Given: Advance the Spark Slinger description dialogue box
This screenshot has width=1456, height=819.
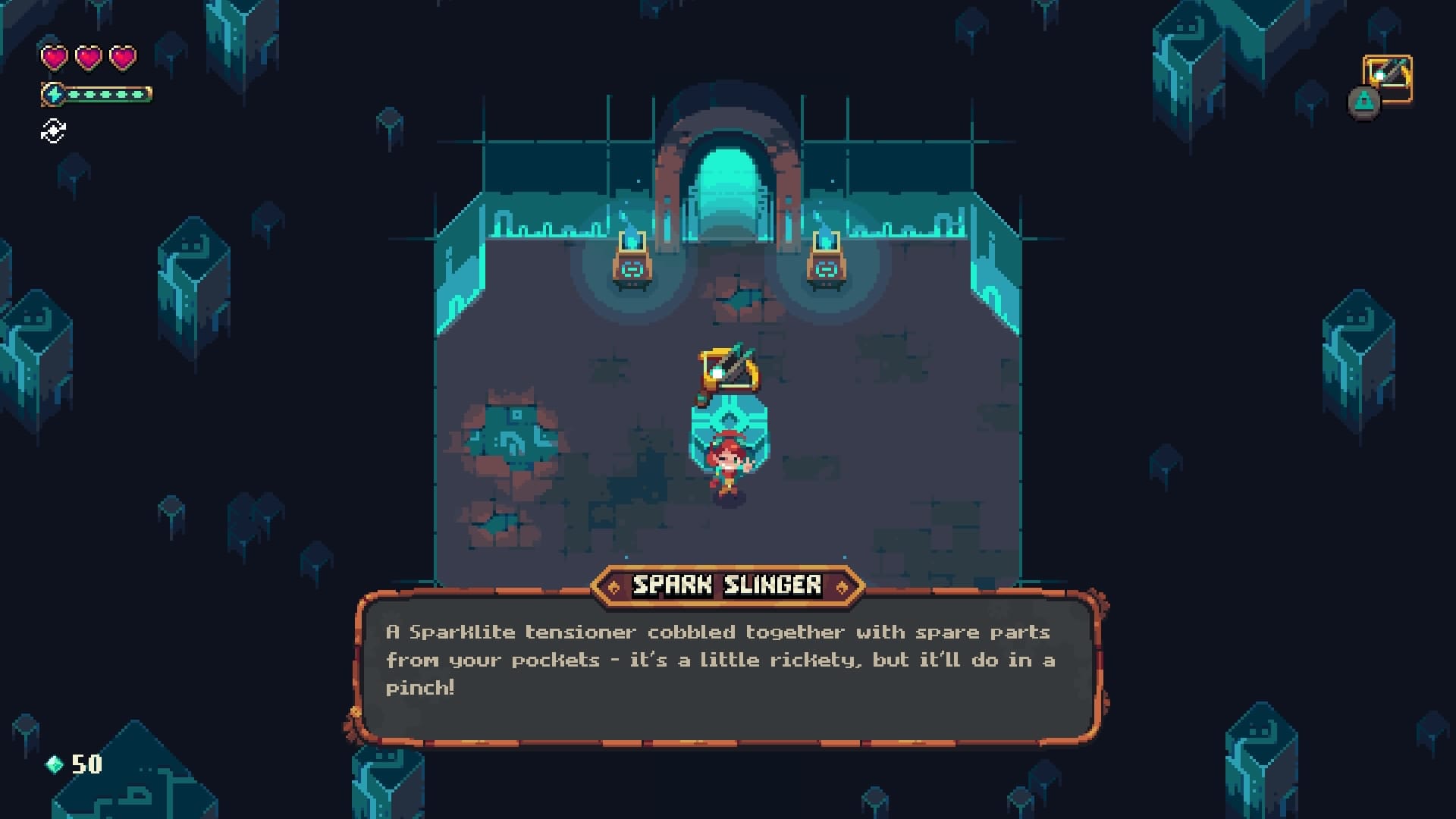Looking at the screenshot, I should (726, 667).
